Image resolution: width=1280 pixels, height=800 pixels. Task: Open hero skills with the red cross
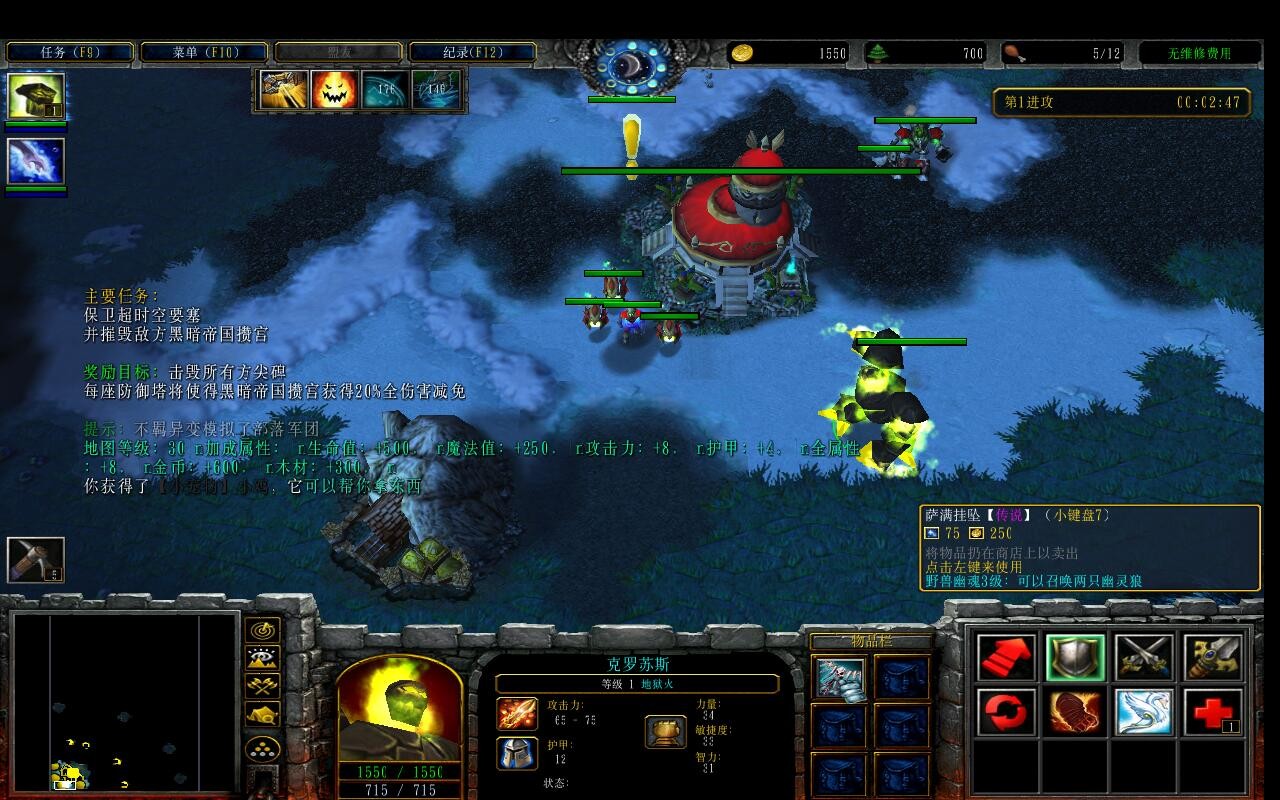1213,713
